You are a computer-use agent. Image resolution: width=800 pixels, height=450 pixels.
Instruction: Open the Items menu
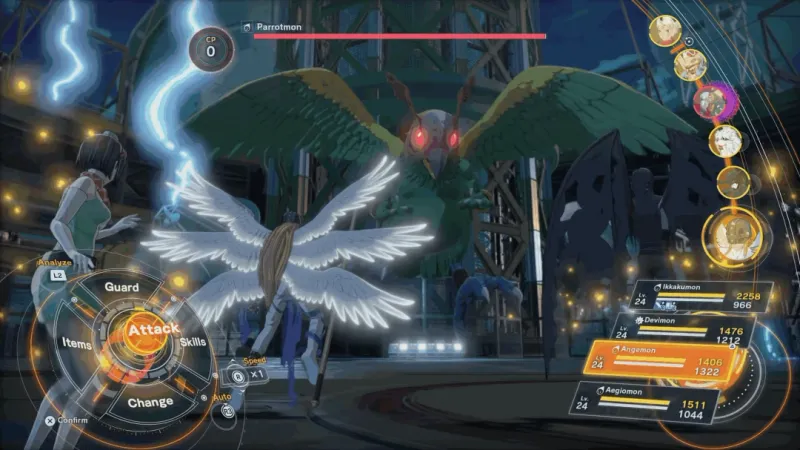pyautogui.click(x=78, y=343)
